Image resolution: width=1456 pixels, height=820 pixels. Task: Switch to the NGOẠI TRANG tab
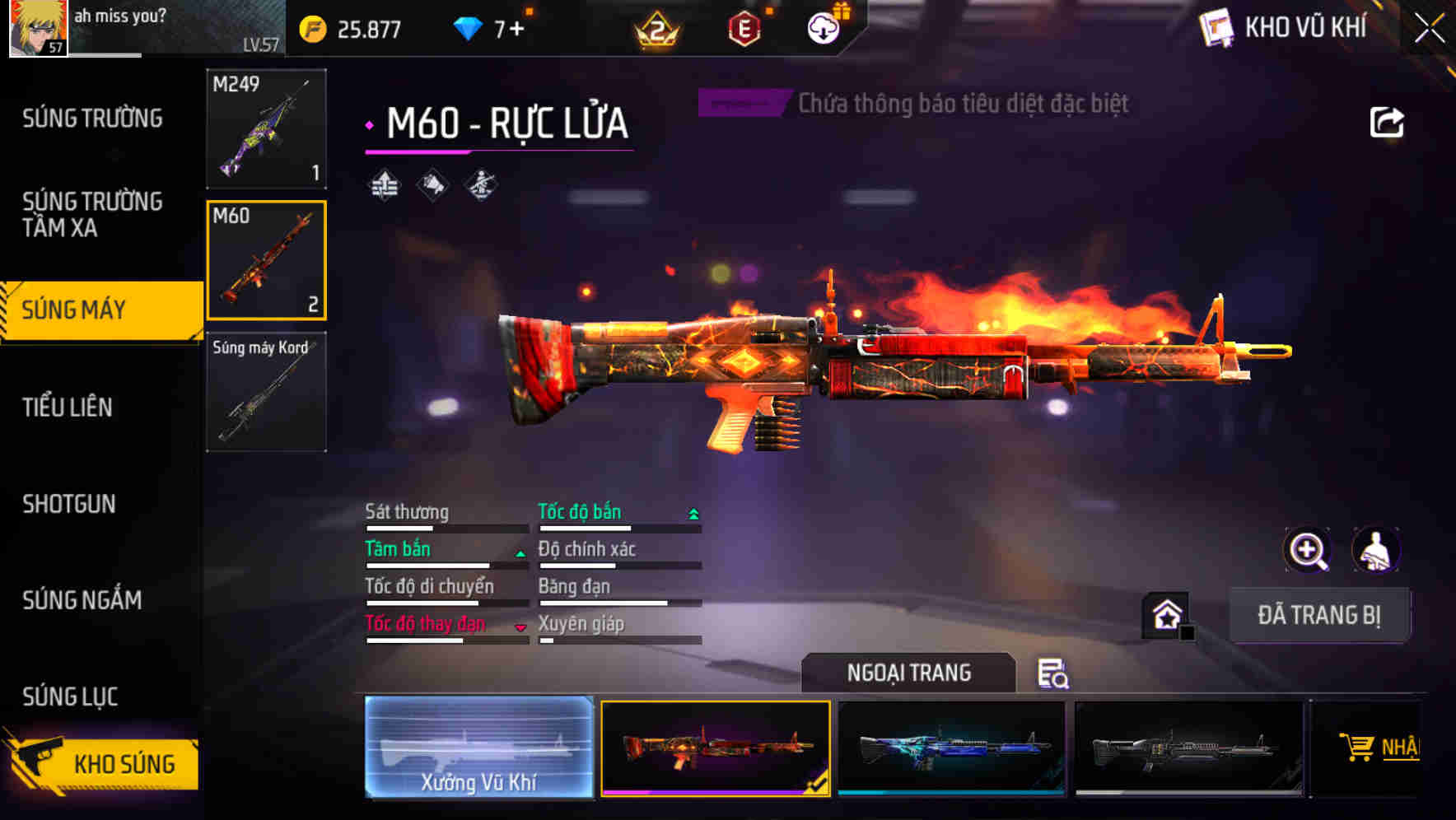908,673
